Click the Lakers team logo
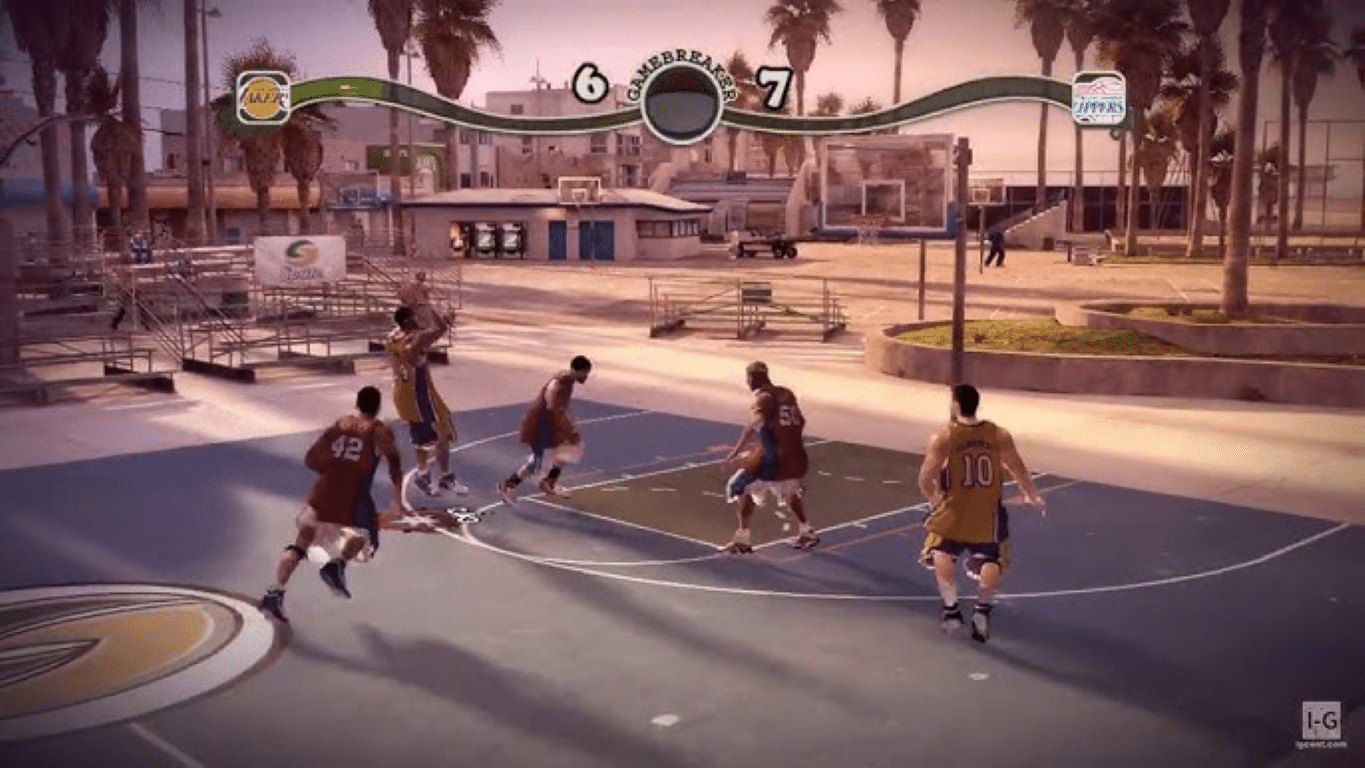The image size is (1365, 768). tap(263, 98)
